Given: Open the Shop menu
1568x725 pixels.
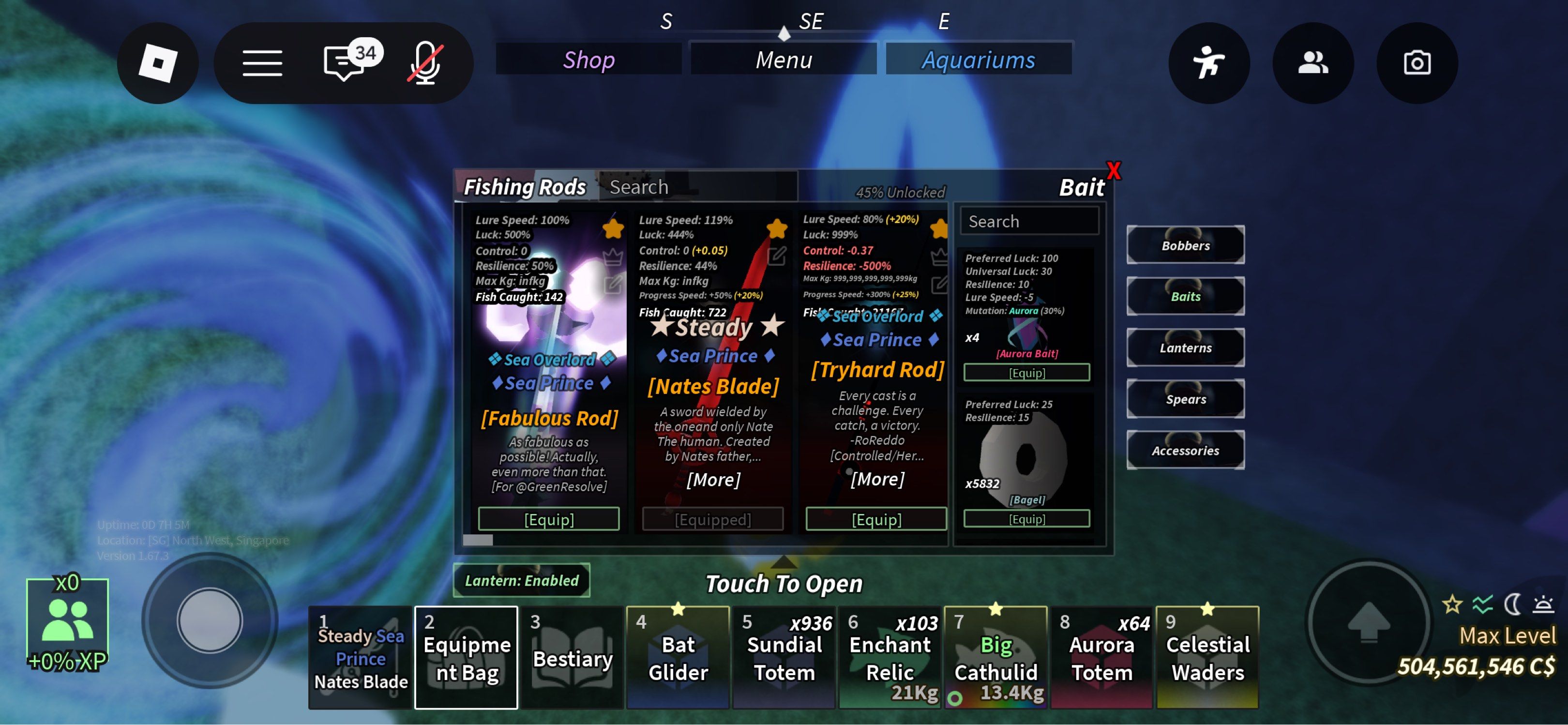Looking at the screenshot, I should pos(588,60).
